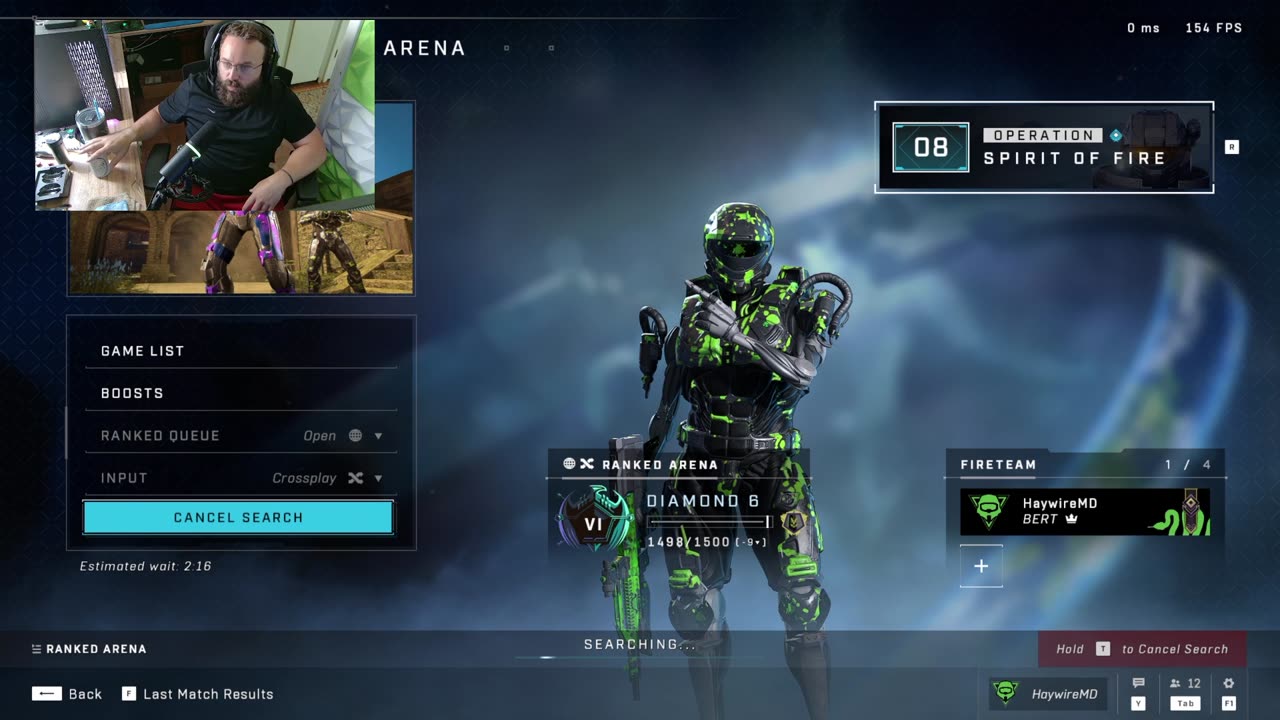
Task: Open the settings gear icon
Action: (1229, 685)
